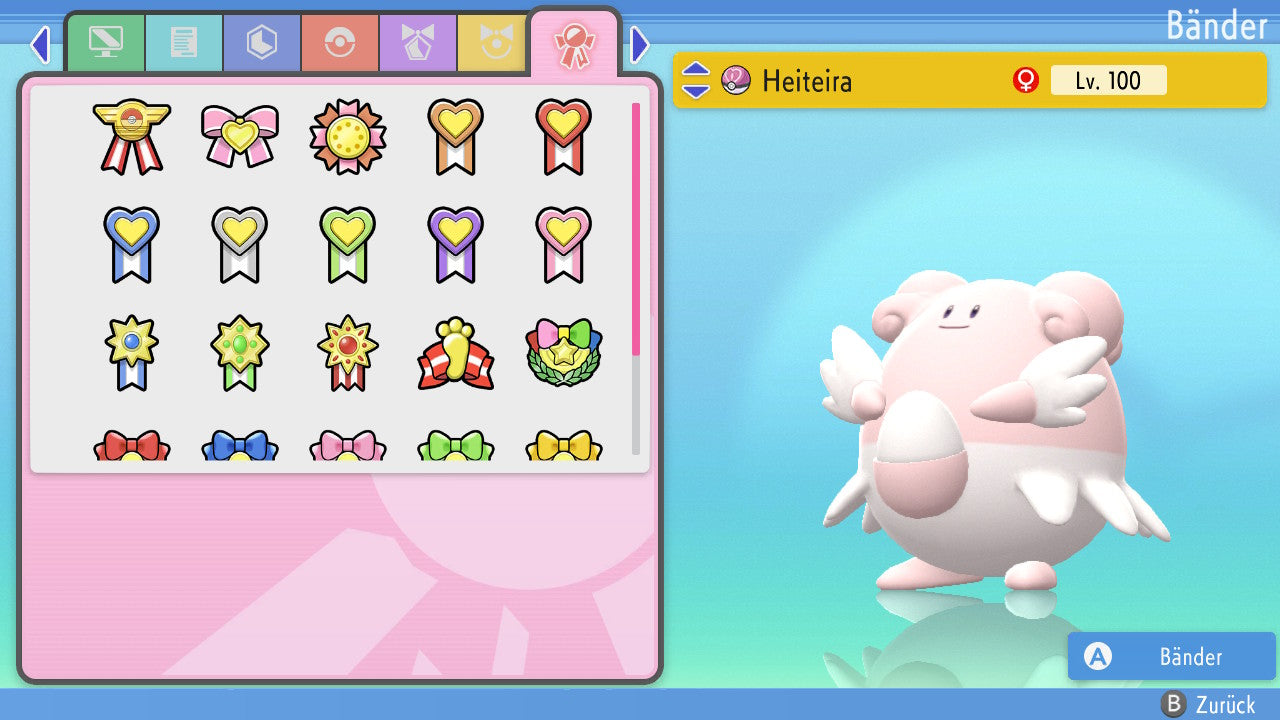Click the right arrow beside the tabs
1280x720 pixels.
[640, 44]
